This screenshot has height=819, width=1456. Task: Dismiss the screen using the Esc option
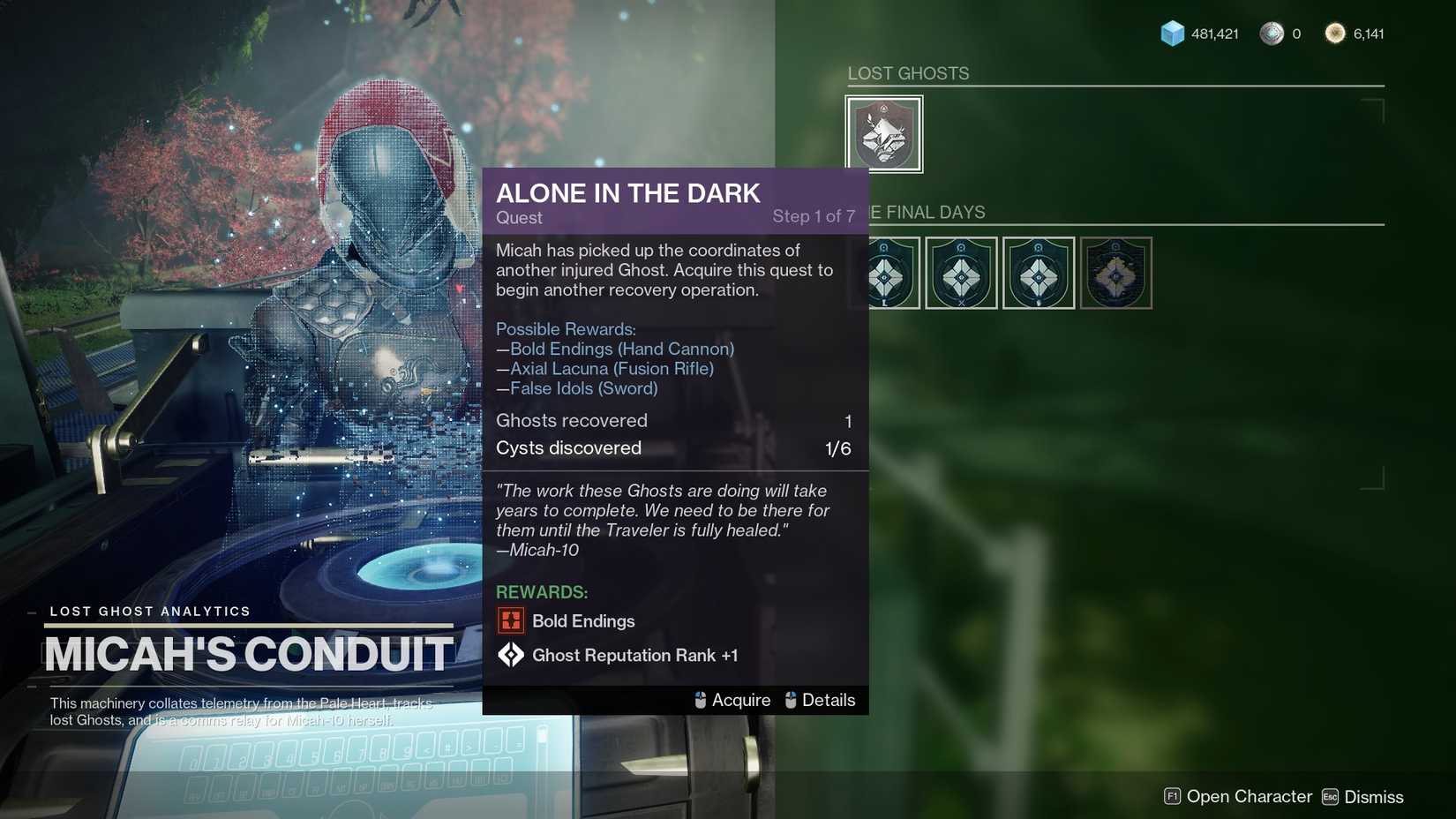pos(1363,796)
